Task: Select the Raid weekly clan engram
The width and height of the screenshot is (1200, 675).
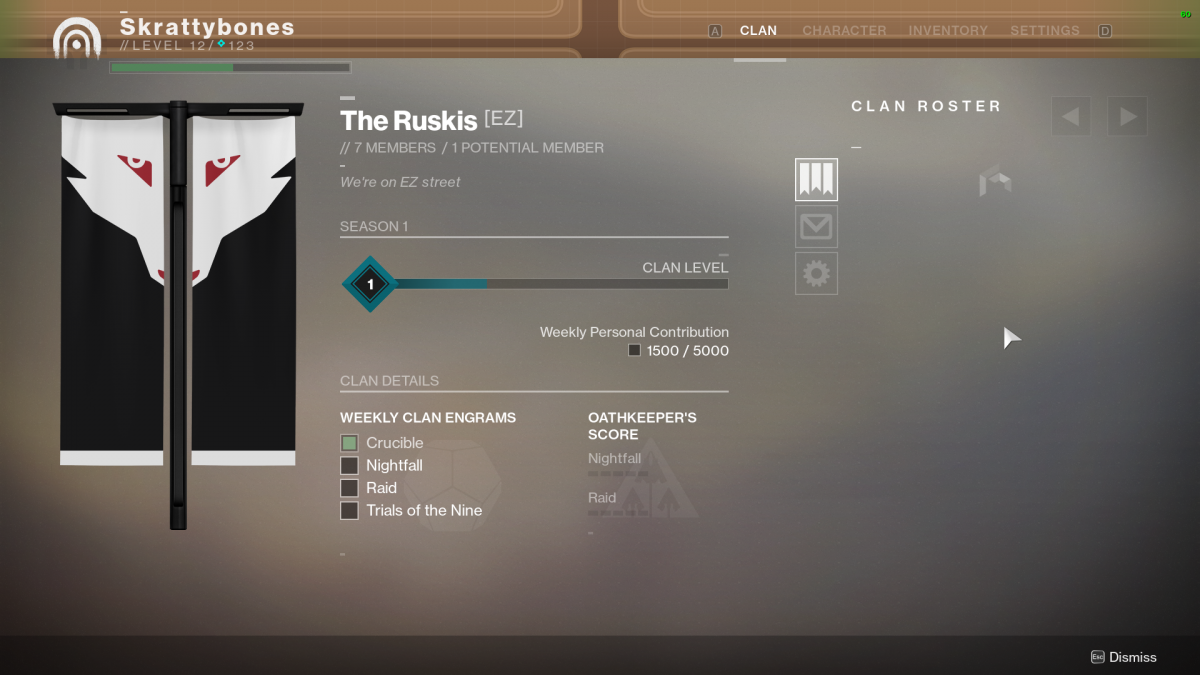Action: click(x=349, y=488)
